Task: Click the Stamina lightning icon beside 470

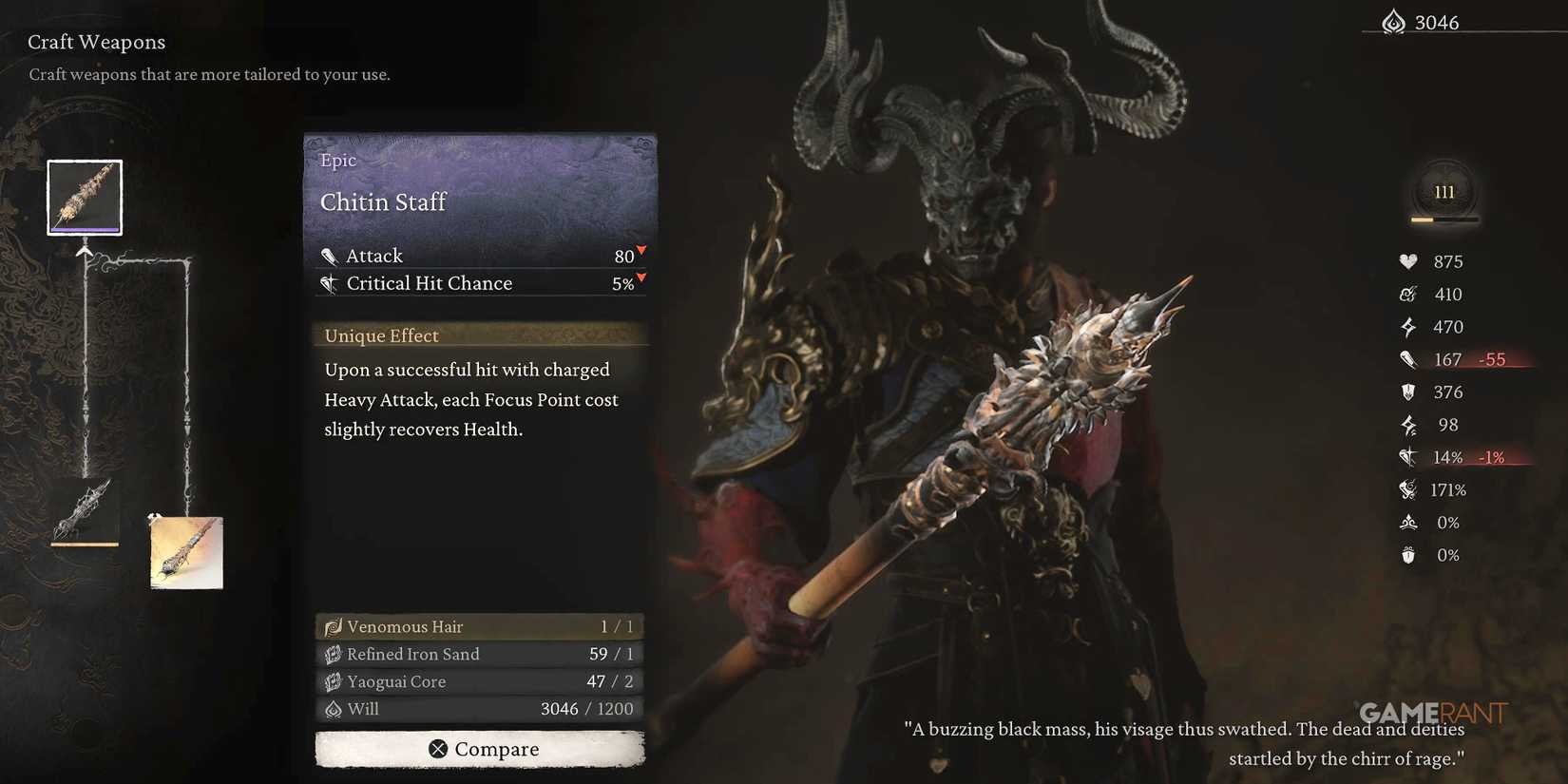Action: point(1407,326)
